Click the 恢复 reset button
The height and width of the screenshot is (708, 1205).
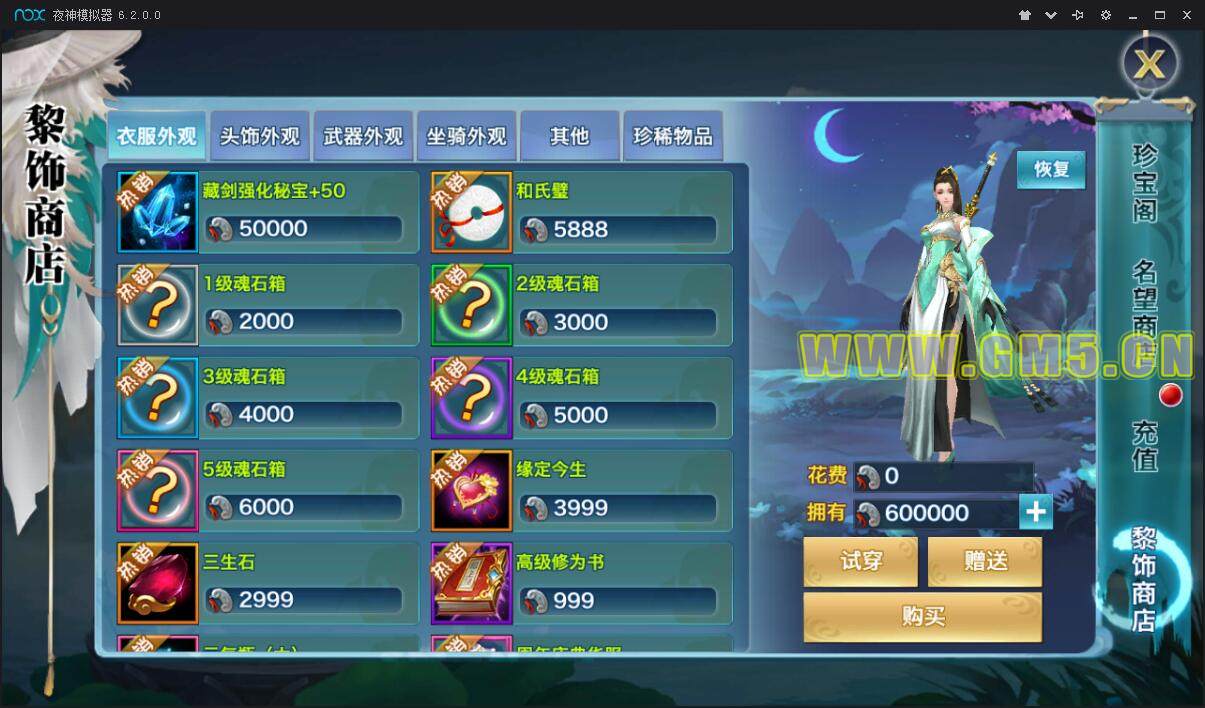coord(1051,169)
